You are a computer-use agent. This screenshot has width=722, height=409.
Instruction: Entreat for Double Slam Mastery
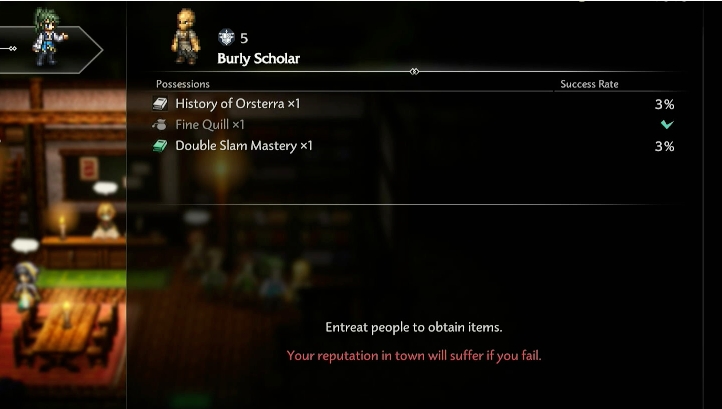click(x=244, y=146)
